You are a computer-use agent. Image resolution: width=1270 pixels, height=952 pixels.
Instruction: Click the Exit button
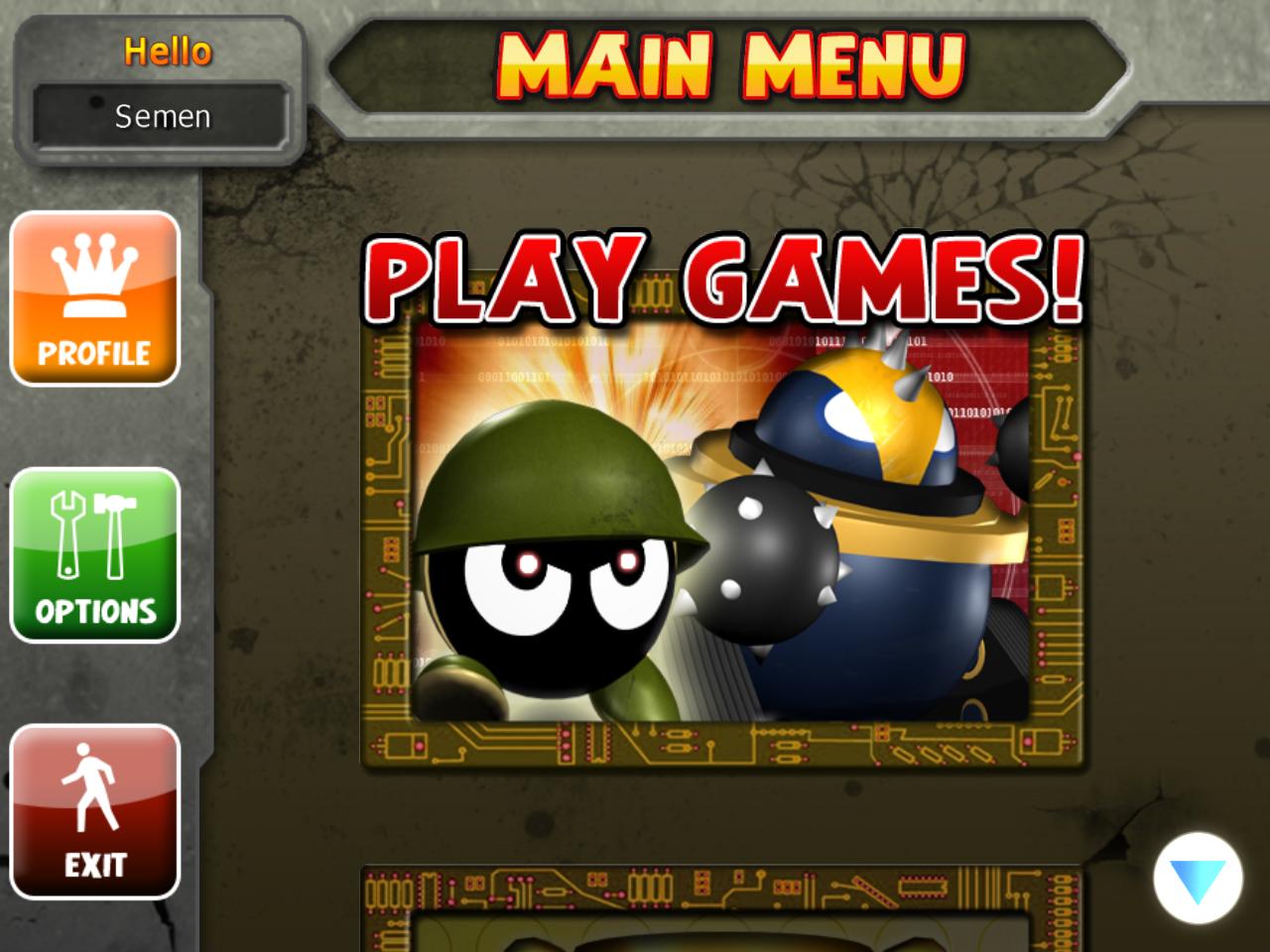point(94,813)
